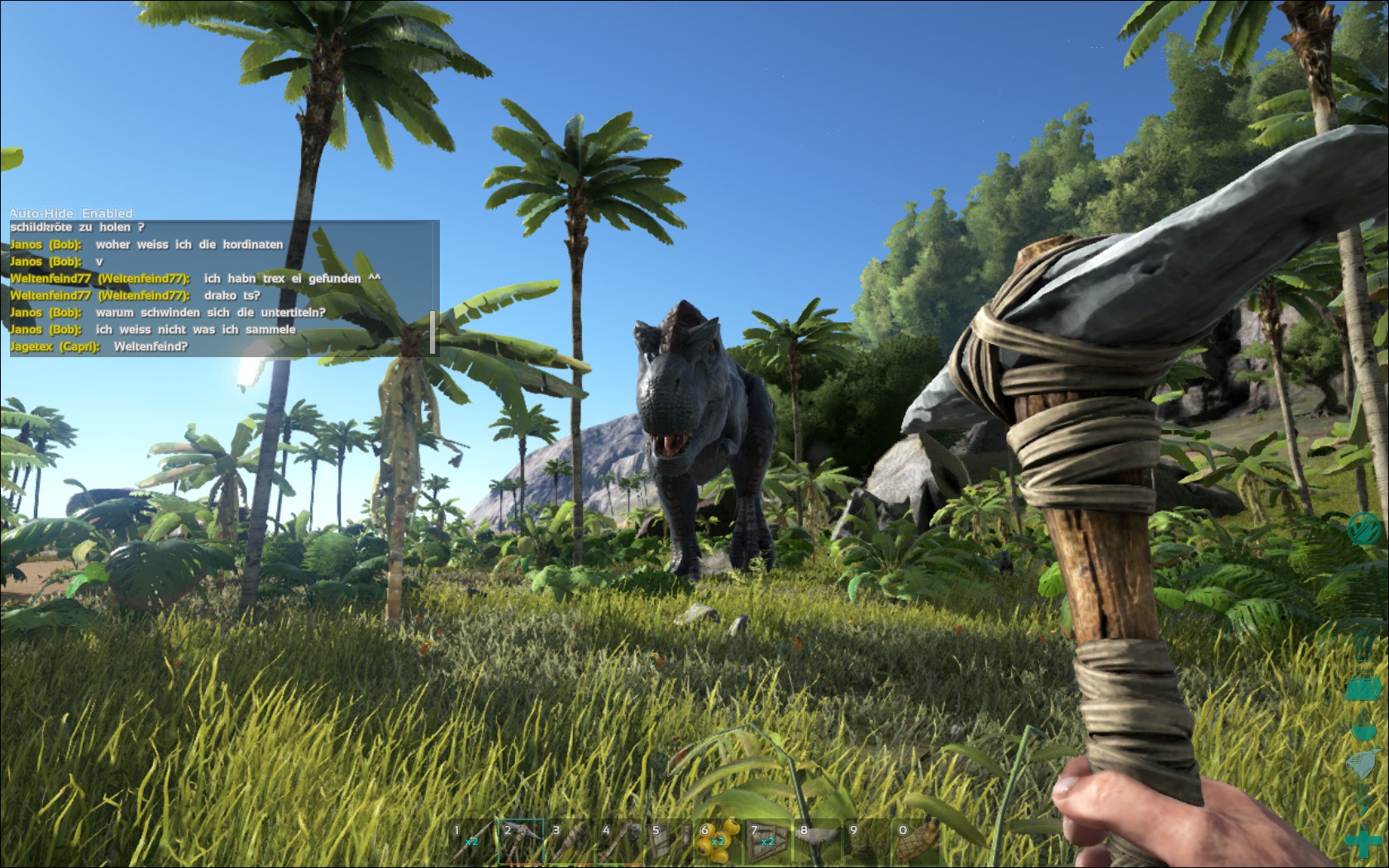Select the thatch wall stack in slot 7
The image size is (1389, 868).
(x=769, y=842)
